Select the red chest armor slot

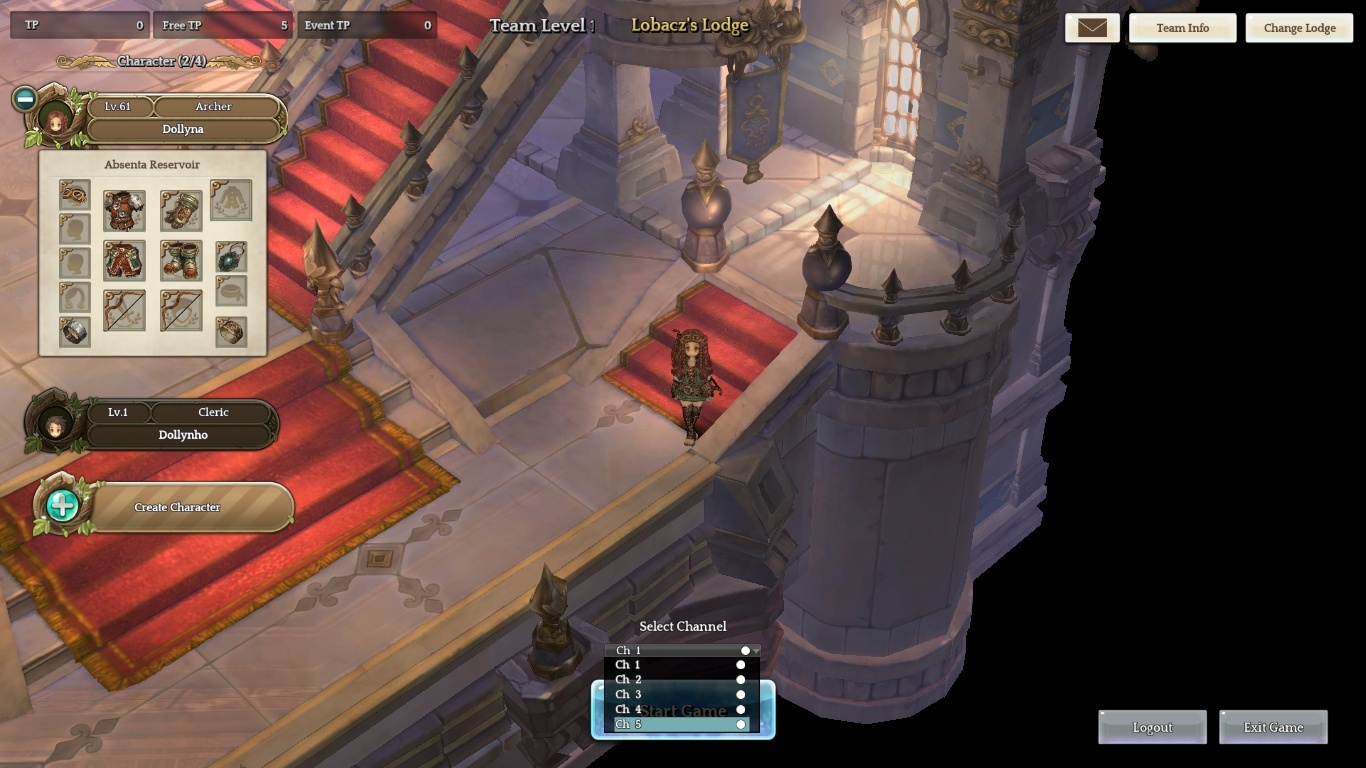pyautogui.click(x=124, y=211)
